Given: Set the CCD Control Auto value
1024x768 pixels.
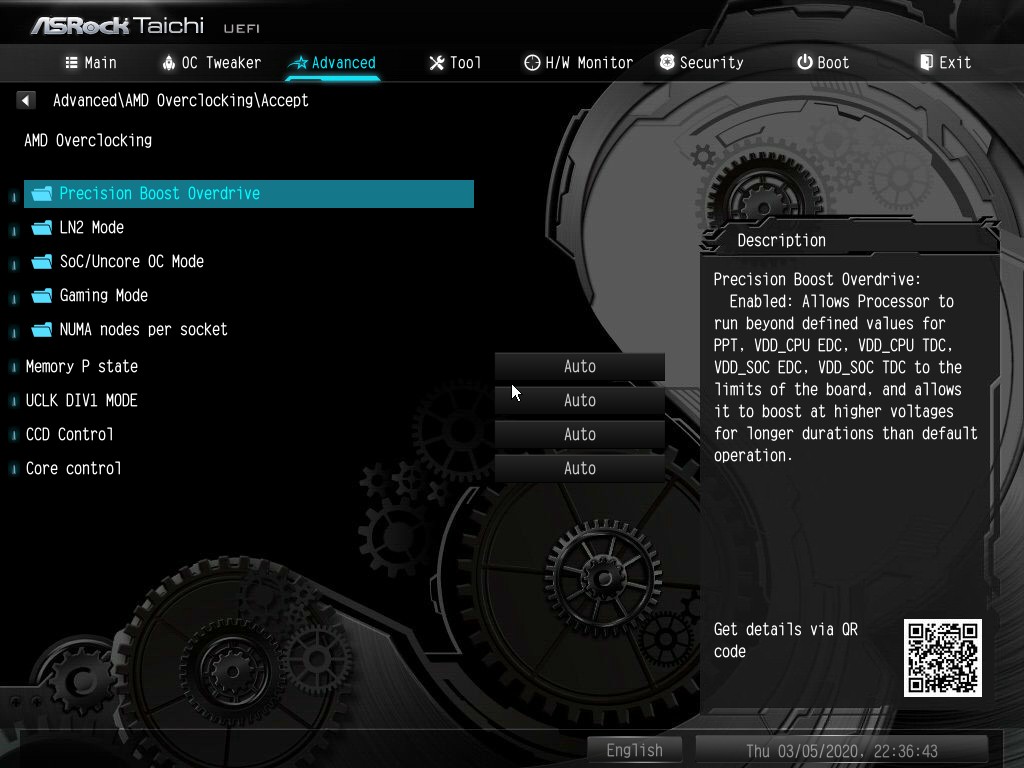Looking at the screenshot, I should (579, 435).
